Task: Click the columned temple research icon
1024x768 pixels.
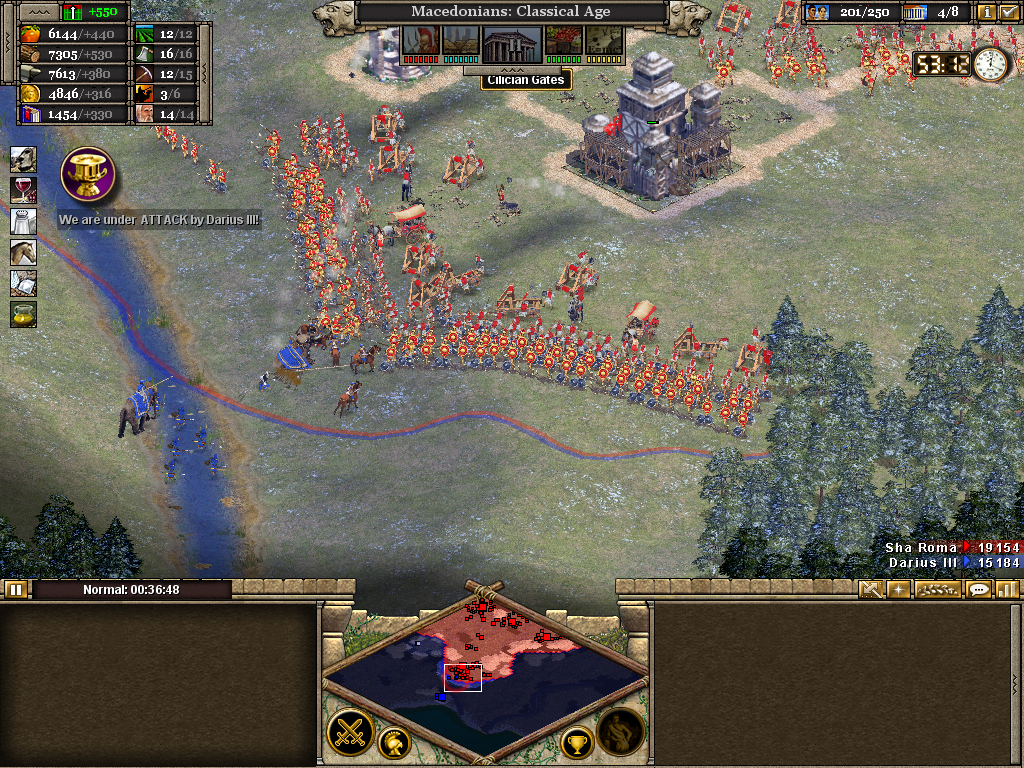Action: click(x=512, y=43)
